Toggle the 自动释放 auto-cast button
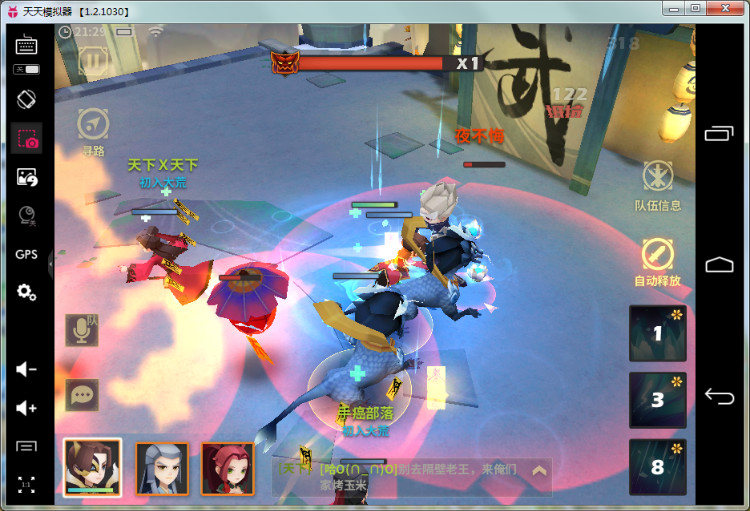The height and width of the screenshot is (511, 750). pyautogui.click(x=657, y=255)
